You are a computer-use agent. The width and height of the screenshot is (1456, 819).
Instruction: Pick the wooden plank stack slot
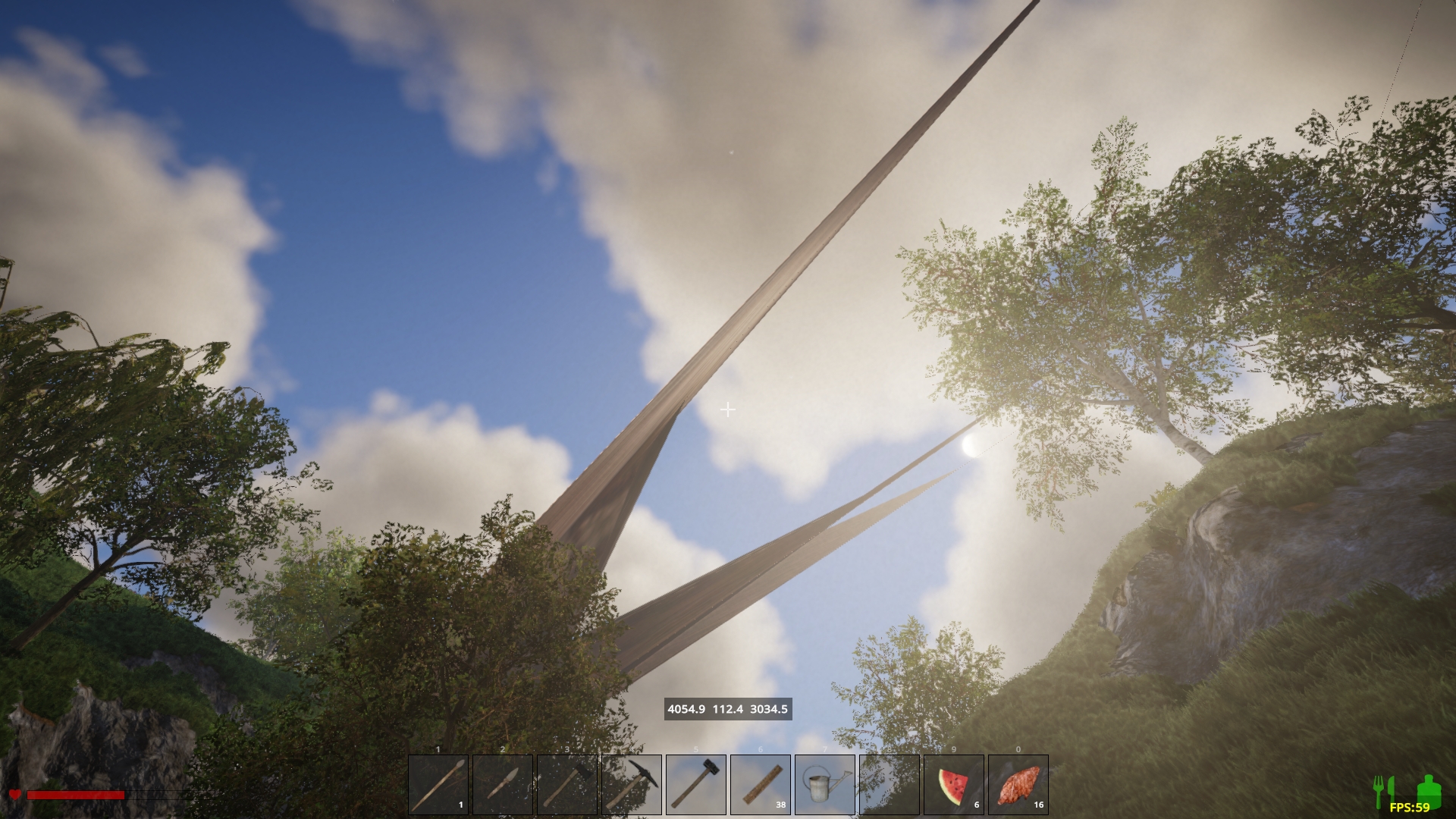point(761,784)
